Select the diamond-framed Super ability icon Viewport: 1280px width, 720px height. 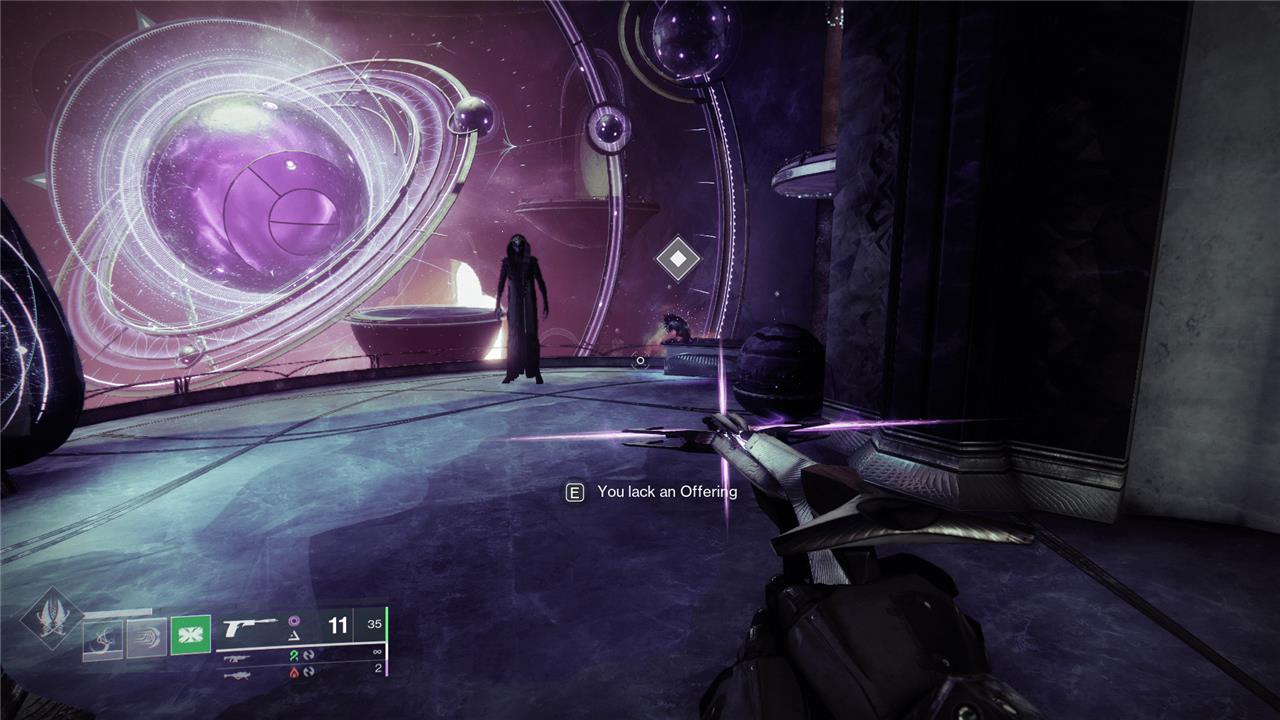point(52,617)
